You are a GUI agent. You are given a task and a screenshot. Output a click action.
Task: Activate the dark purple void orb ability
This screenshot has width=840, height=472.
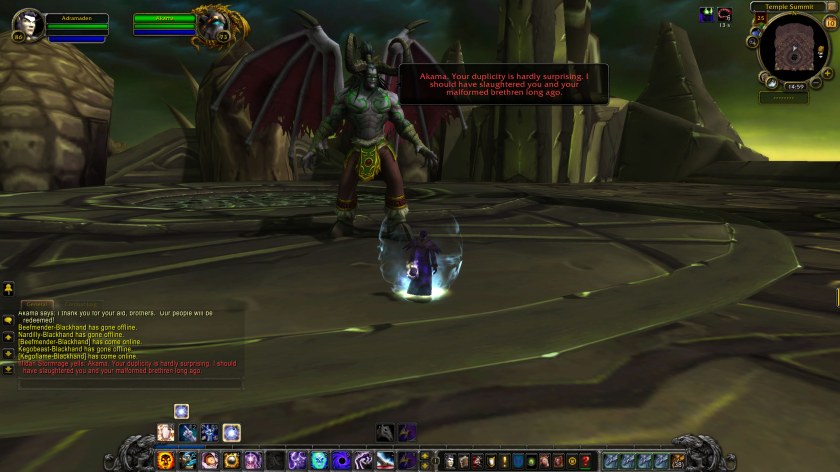click(x=341, y=460)
